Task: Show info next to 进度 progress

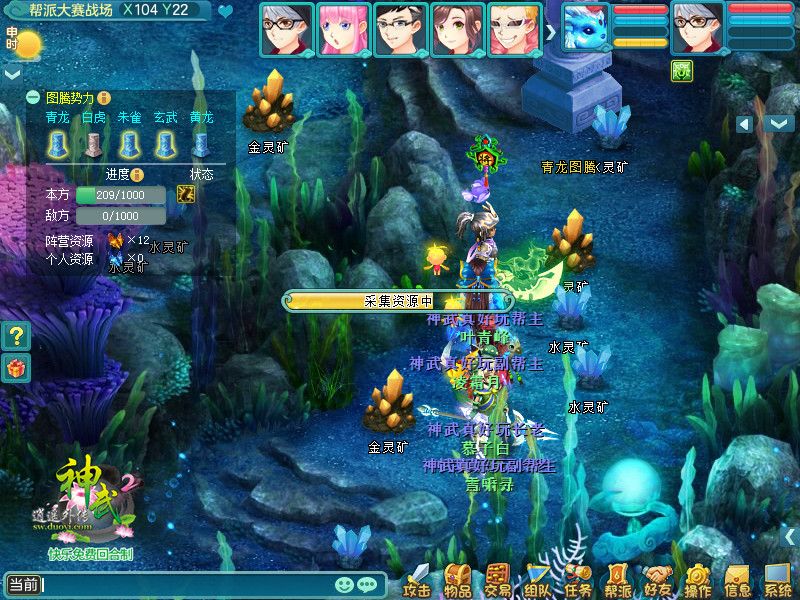Action: pyautogui.click(x=138, y=175)
